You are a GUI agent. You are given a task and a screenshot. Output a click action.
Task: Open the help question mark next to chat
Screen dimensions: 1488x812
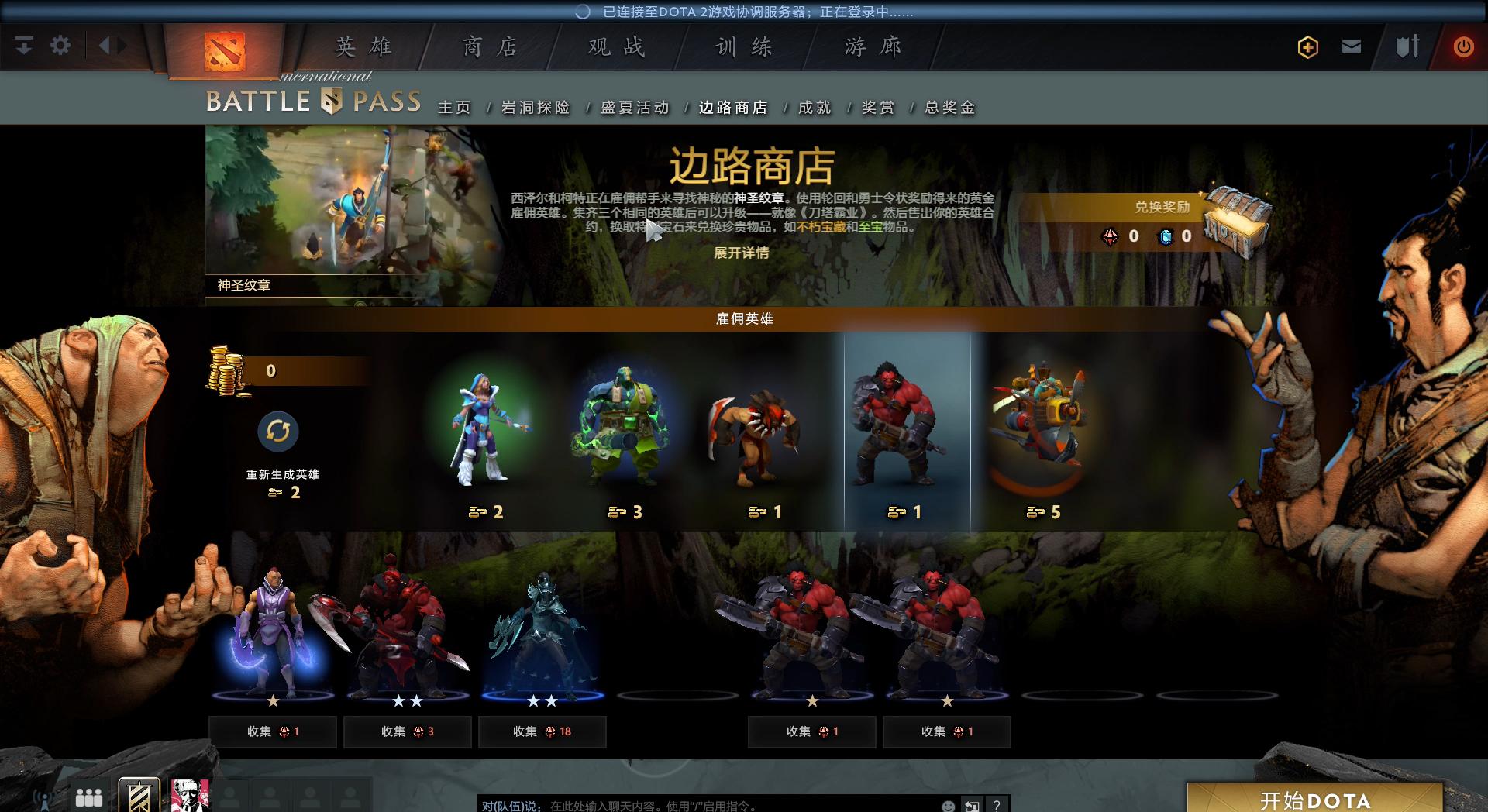[x=997, y=806]
